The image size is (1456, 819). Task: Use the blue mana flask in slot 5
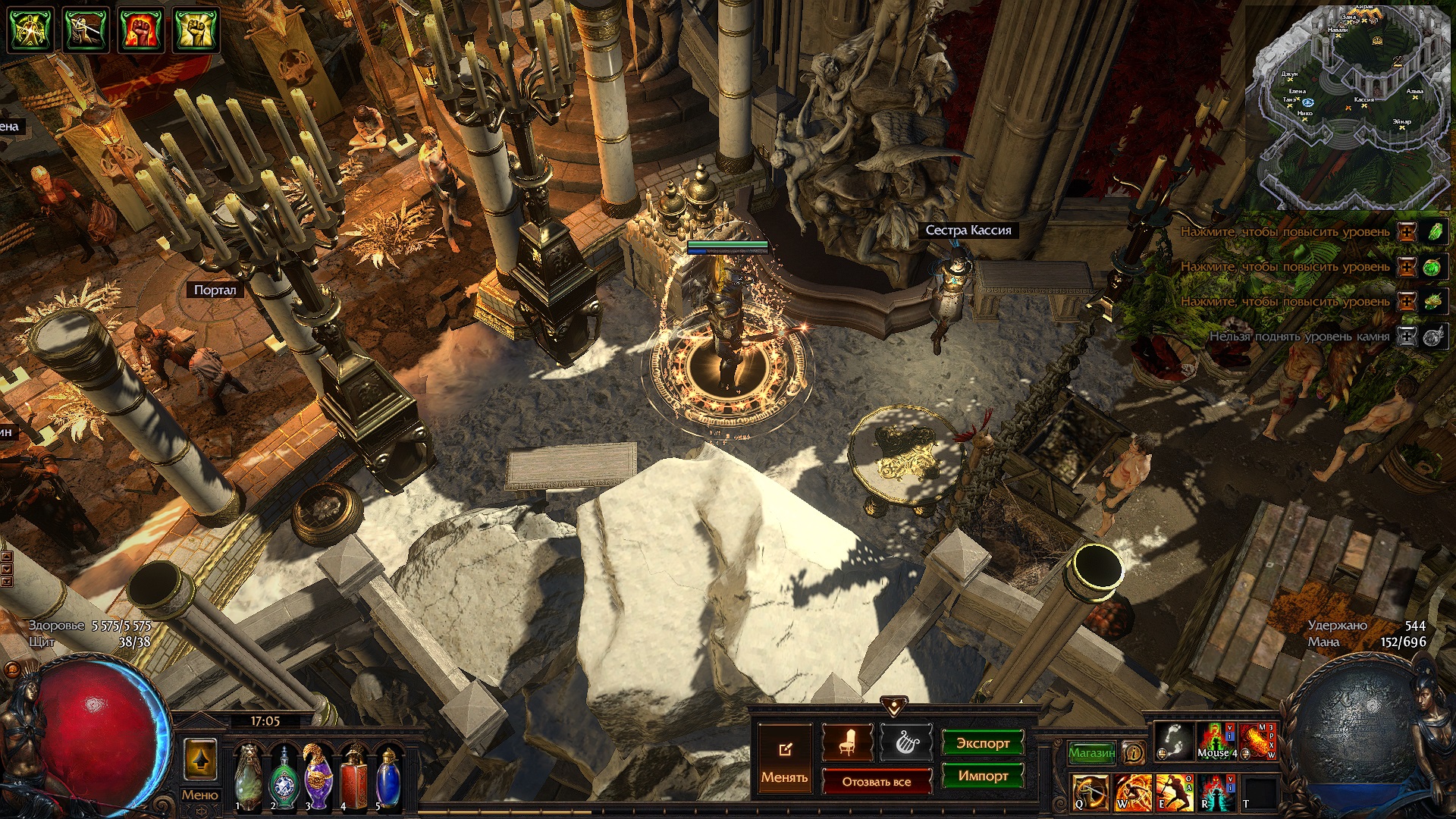[388, 778]
